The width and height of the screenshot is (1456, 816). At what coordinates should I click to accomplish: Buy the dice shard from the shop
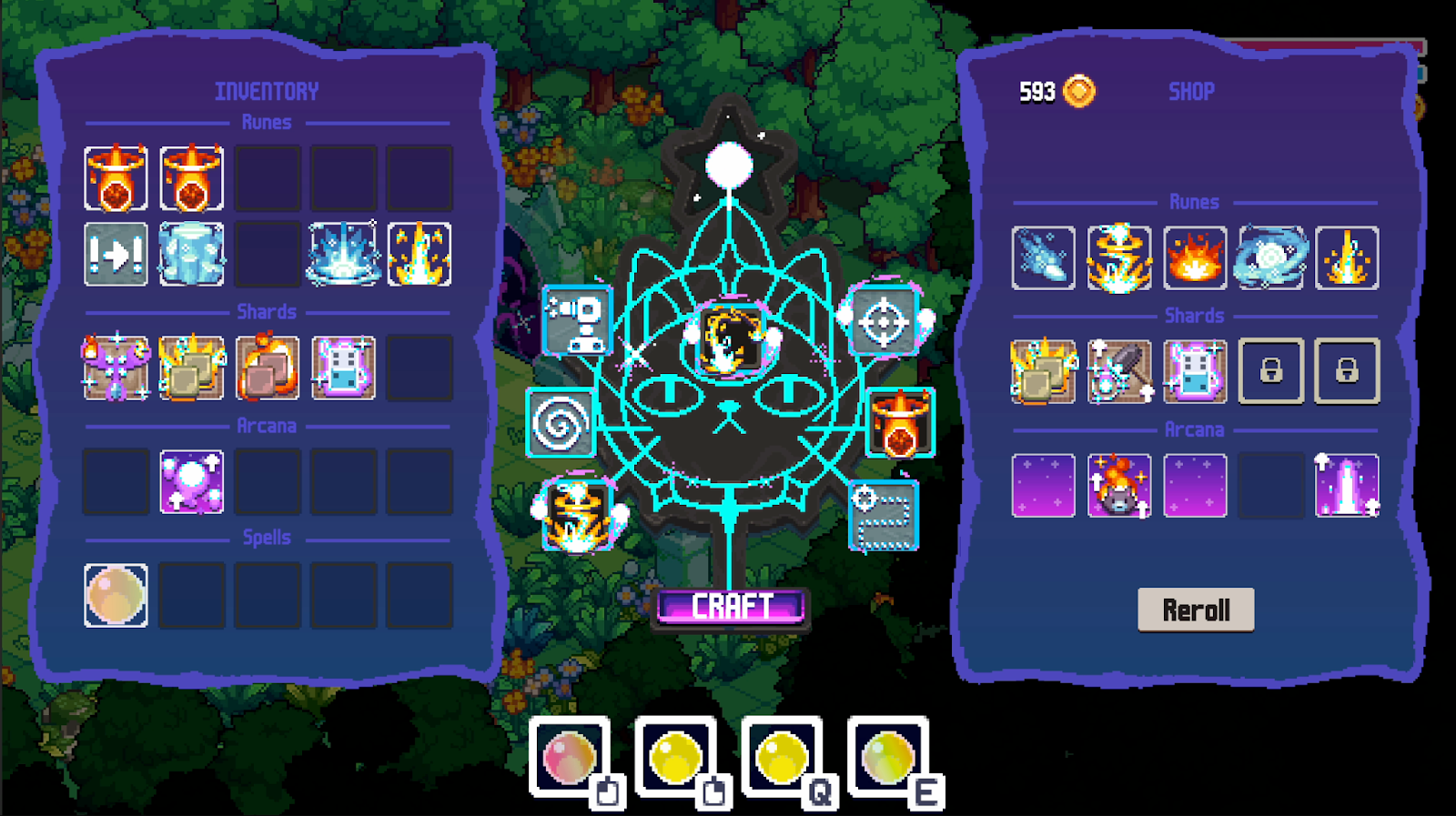point(1195,372)
